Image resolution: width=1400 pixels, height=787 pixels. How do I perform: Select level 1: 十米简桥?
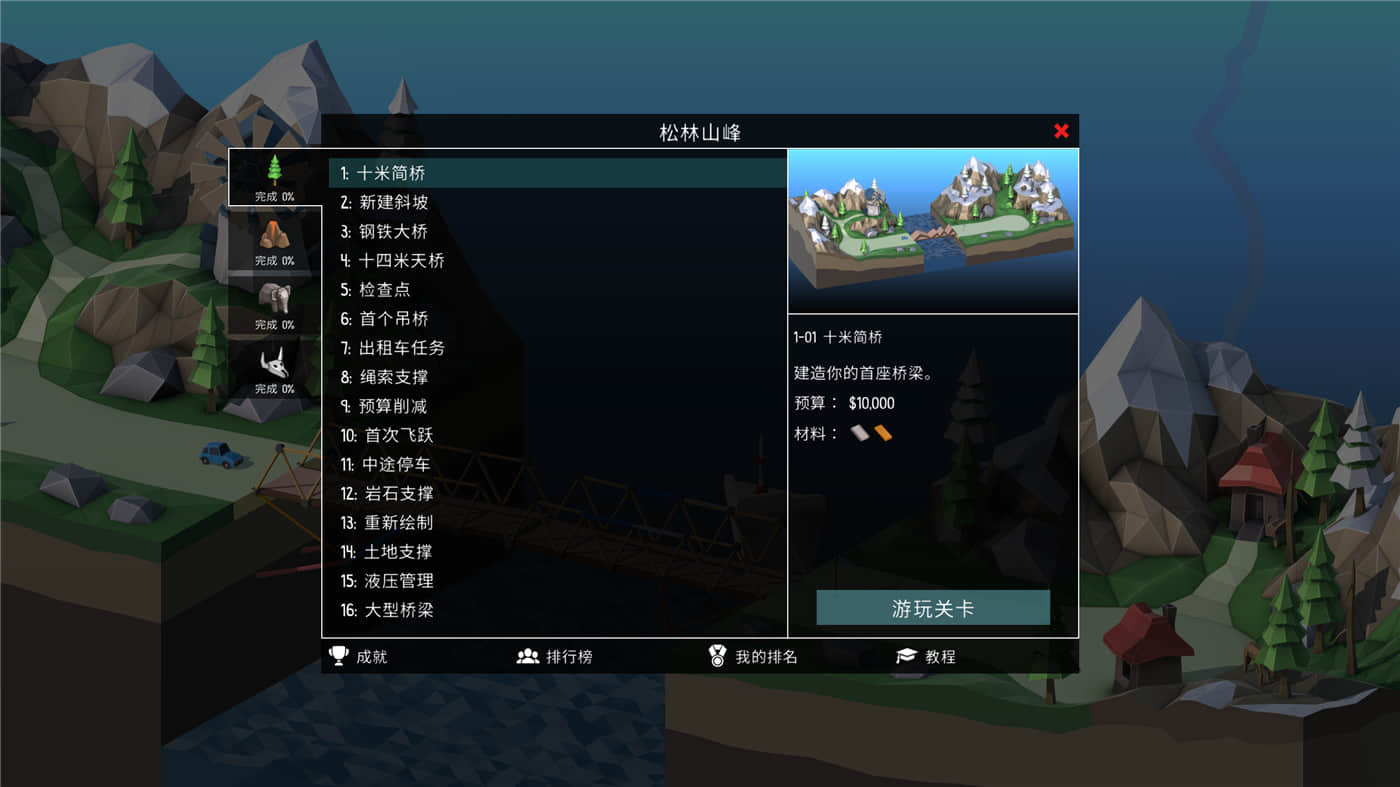[390, 172]
